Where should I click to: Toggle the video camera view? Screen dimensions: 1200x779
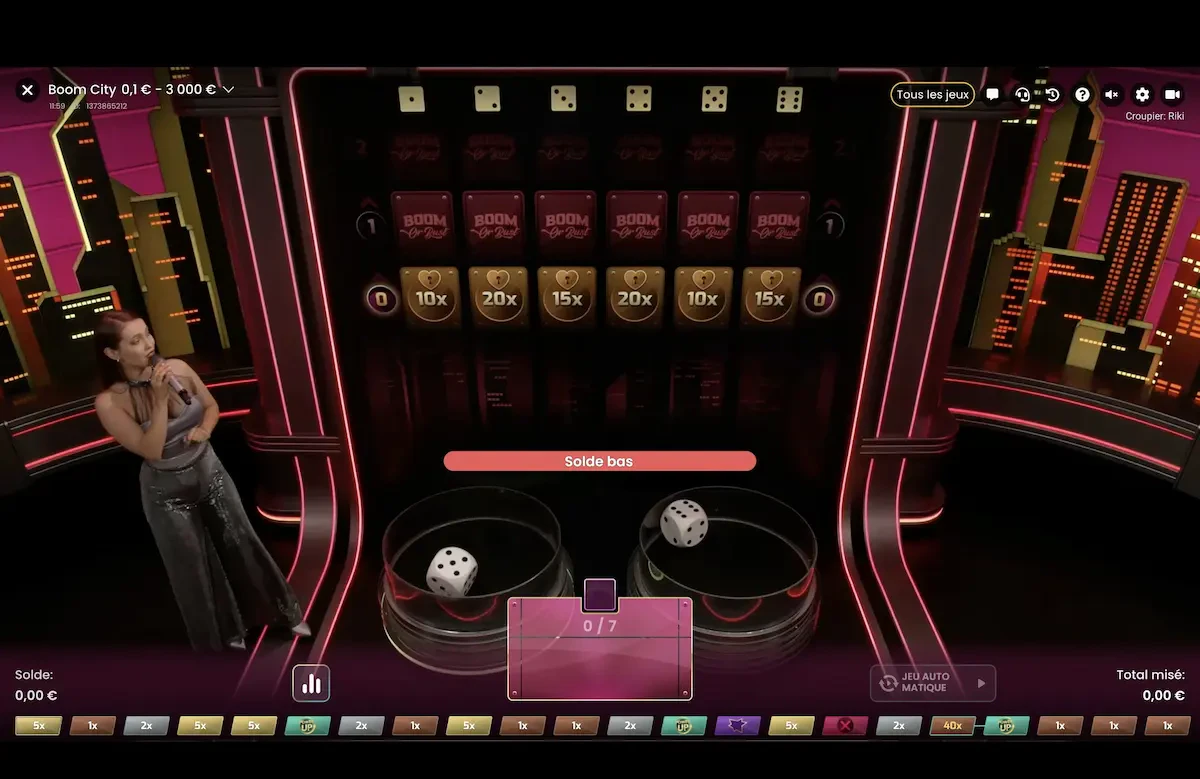(1172, 95)
